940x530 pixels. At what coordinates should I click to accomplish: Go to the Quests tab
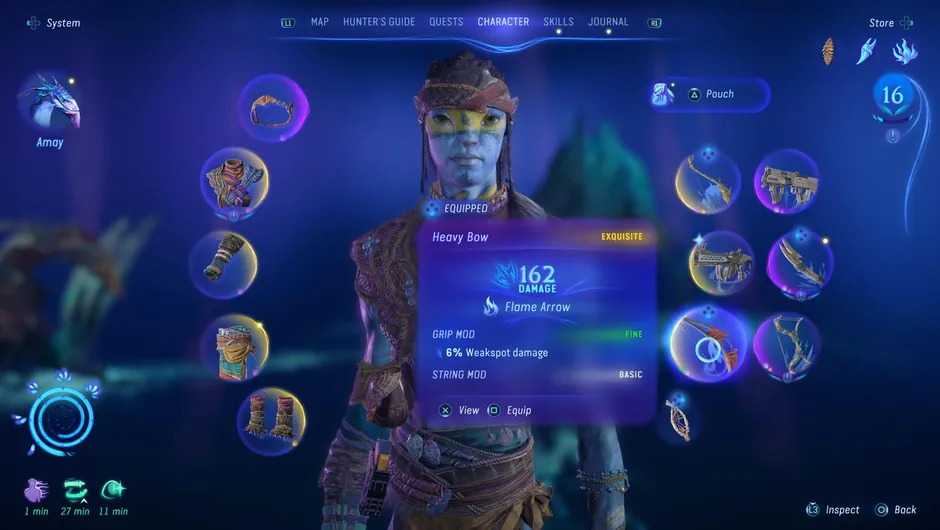pos(446,22)
